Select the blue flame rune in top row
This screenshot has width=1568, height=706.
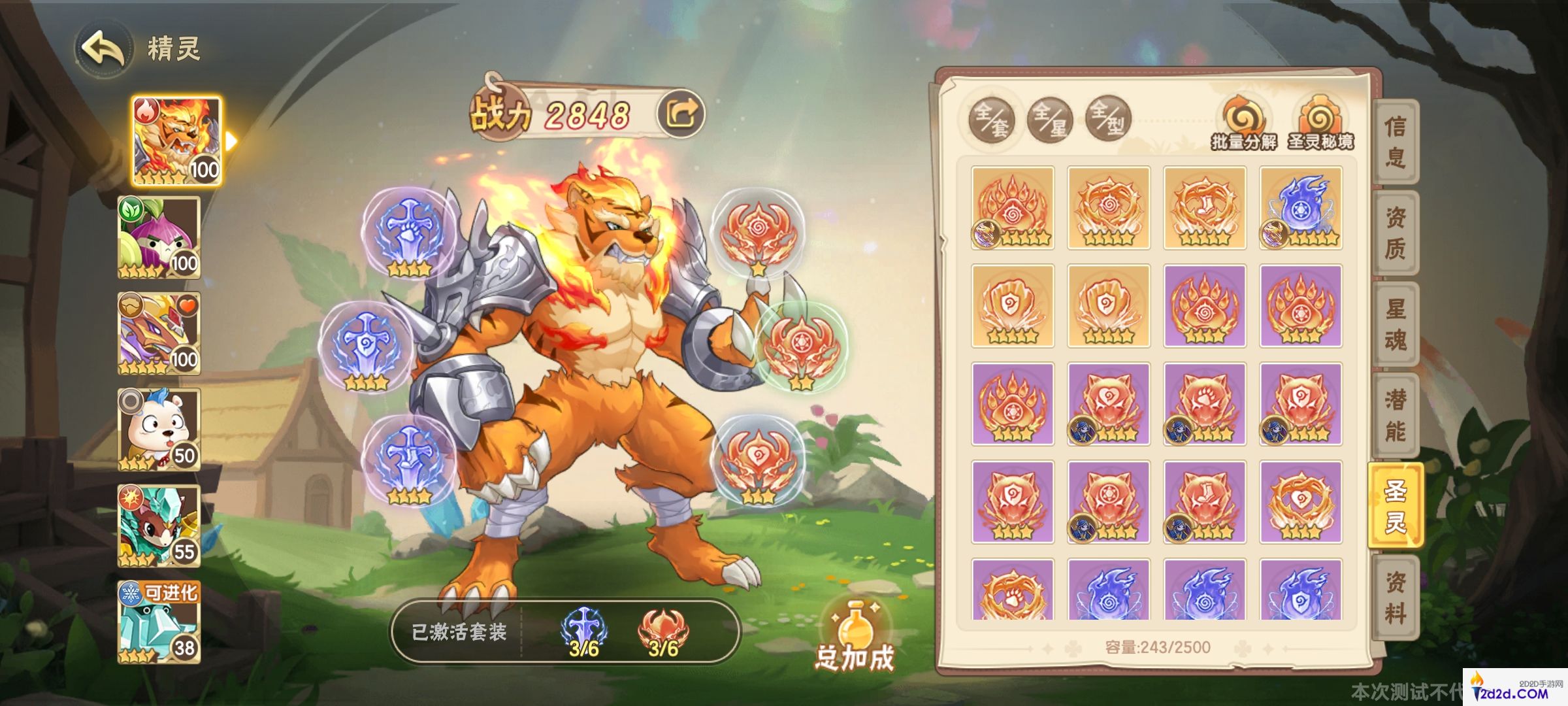1301,208
